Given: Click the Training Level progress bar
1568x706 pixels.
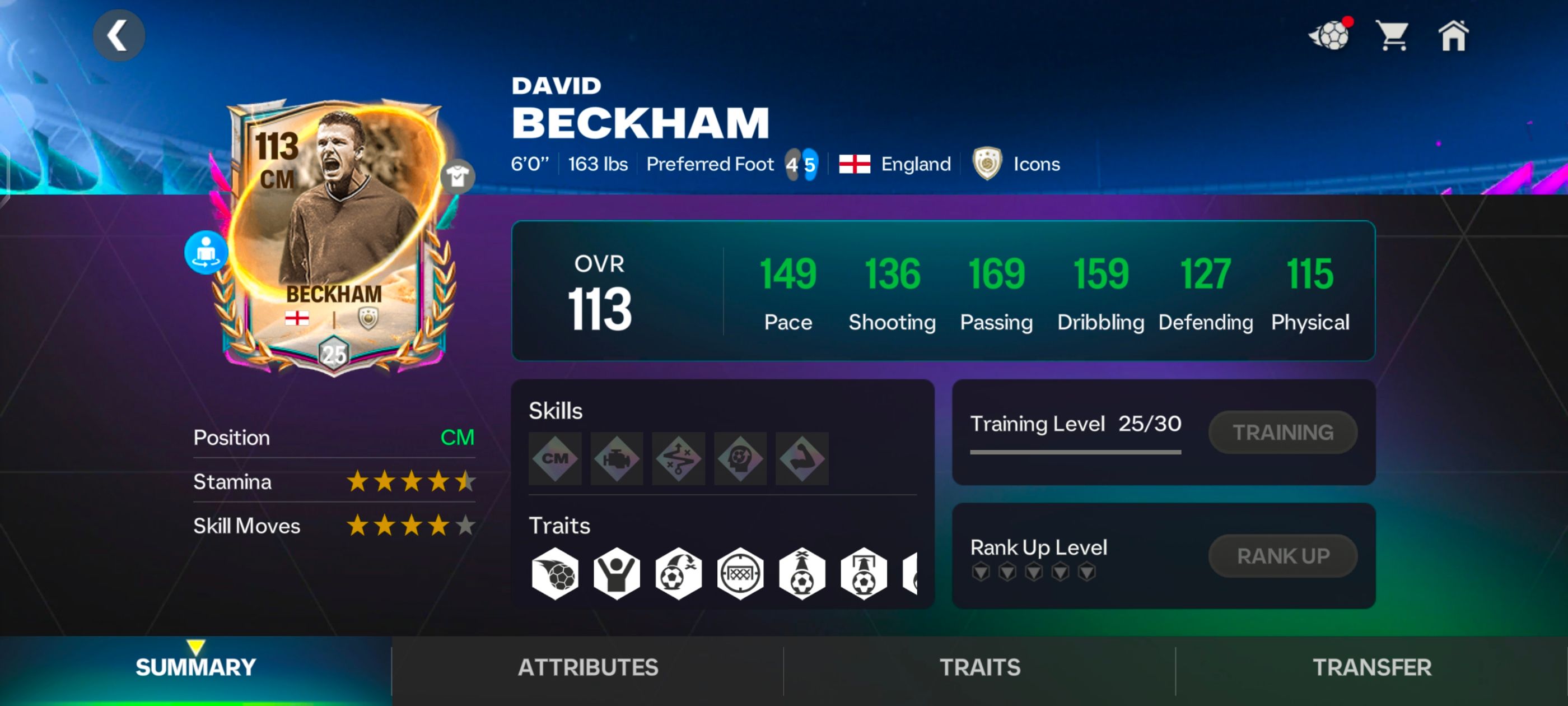Looking at the screenshot, I should pyautogui.click(x=1076, y=452).
